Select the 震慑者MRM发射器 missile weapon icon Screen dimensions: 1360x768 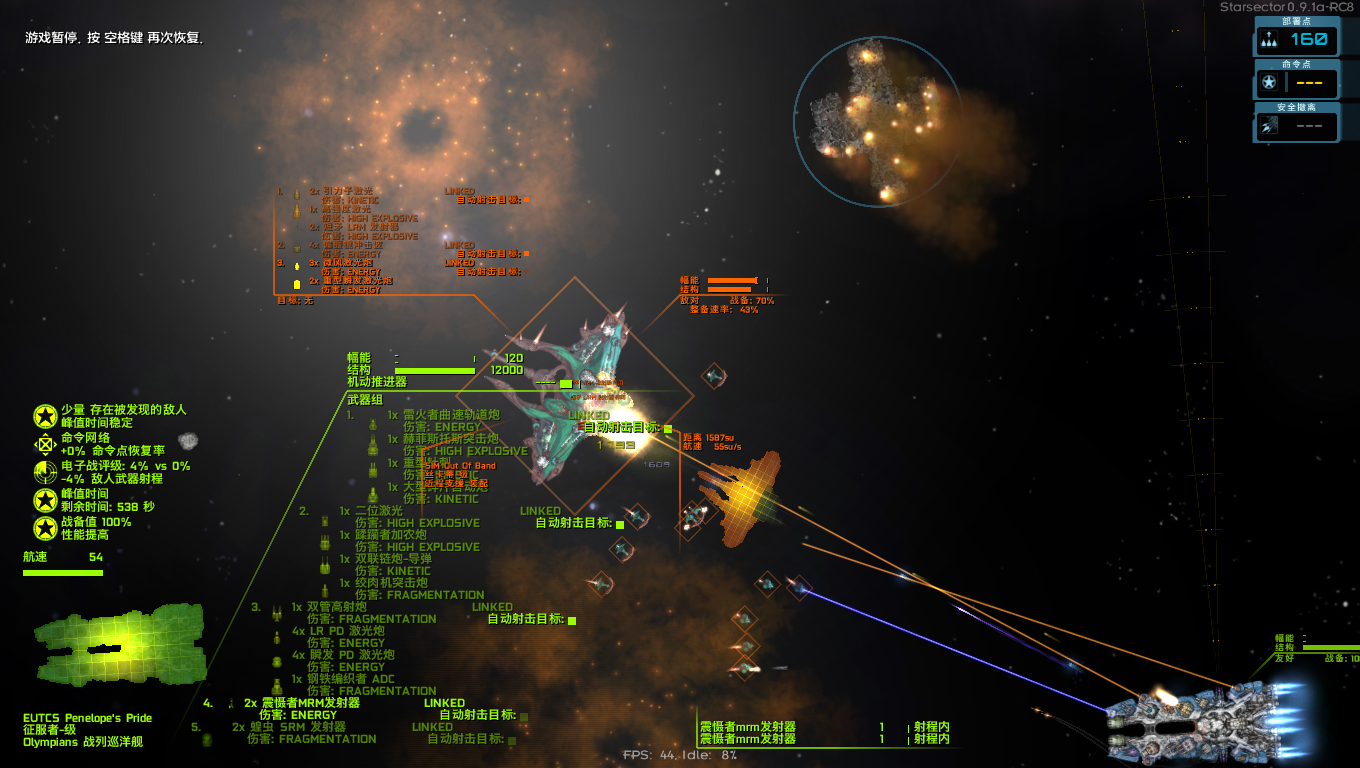tap(230, 704)
